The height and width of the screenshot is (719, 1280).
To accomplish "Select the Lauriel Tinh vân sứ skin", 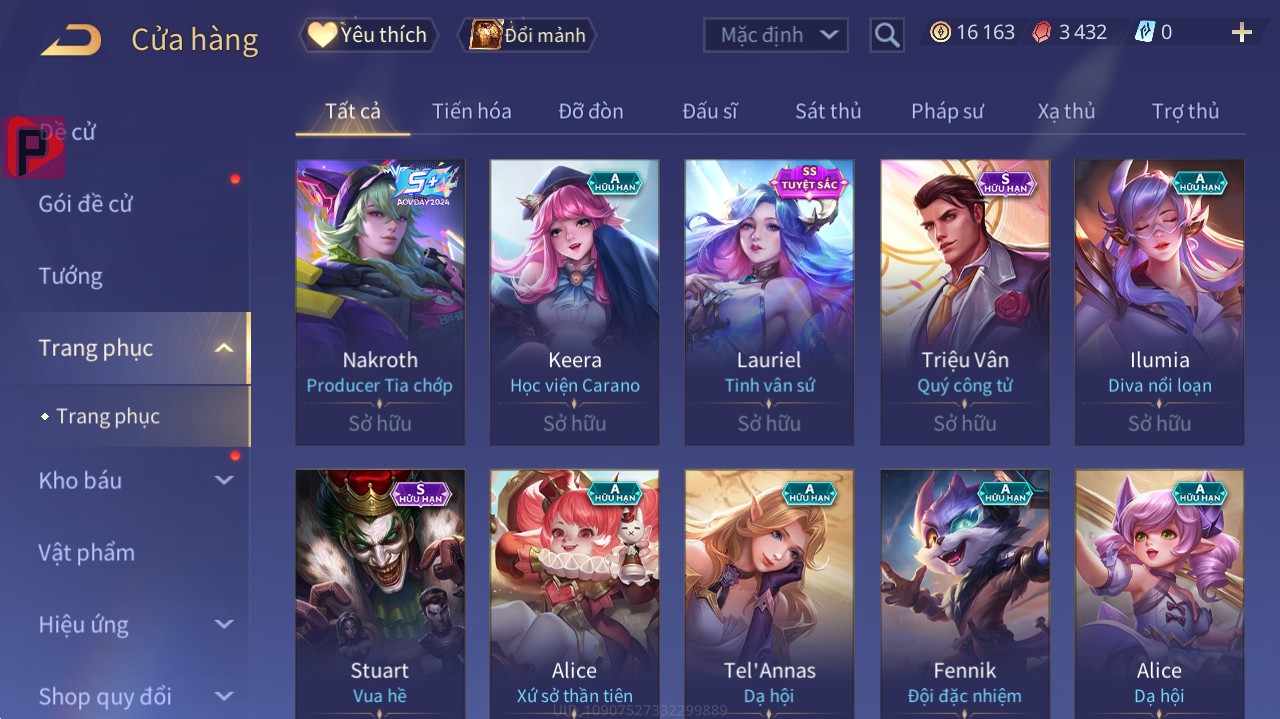I will (x=769, y=302).
